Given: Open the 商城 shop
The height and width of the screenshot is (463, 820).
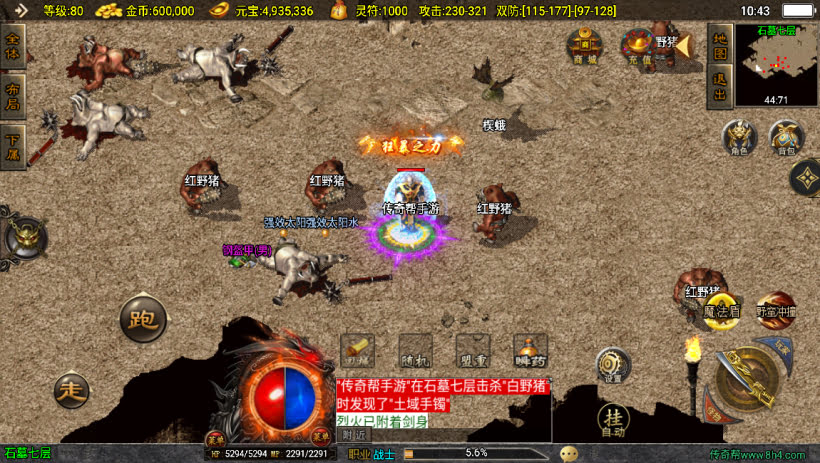Looking at the screenshot, I should pyautogui.click(x=584, y=46).
